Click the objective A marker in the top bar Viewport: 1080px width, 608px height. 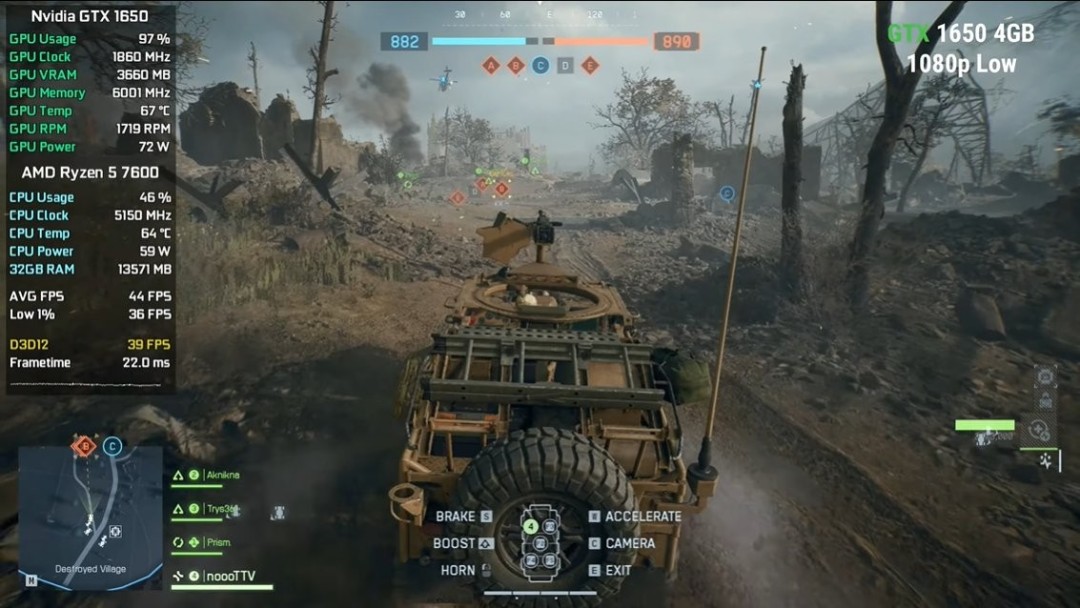pos(490,66)
